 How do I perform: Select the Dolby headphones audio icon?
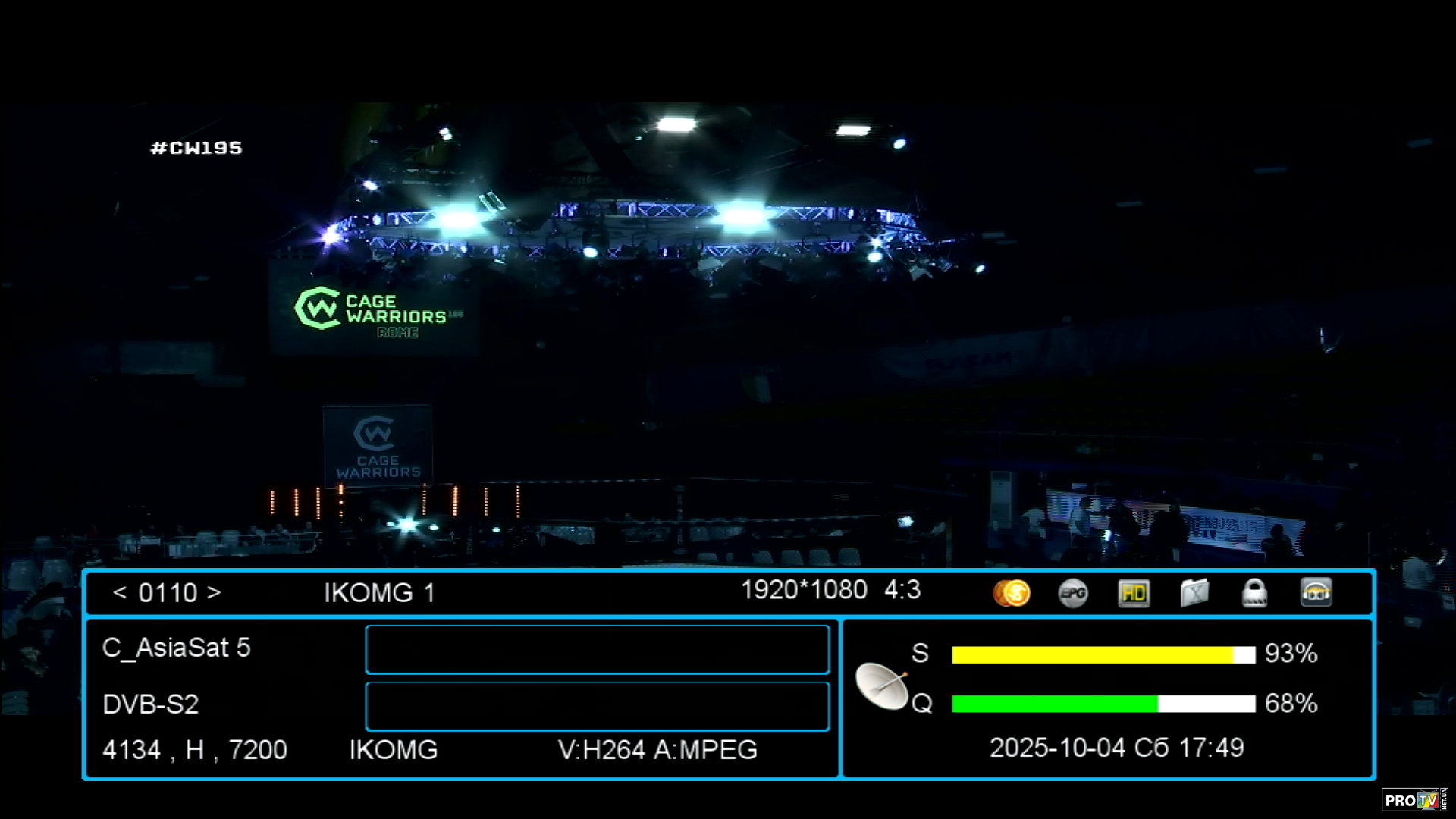click(1316, 593)
